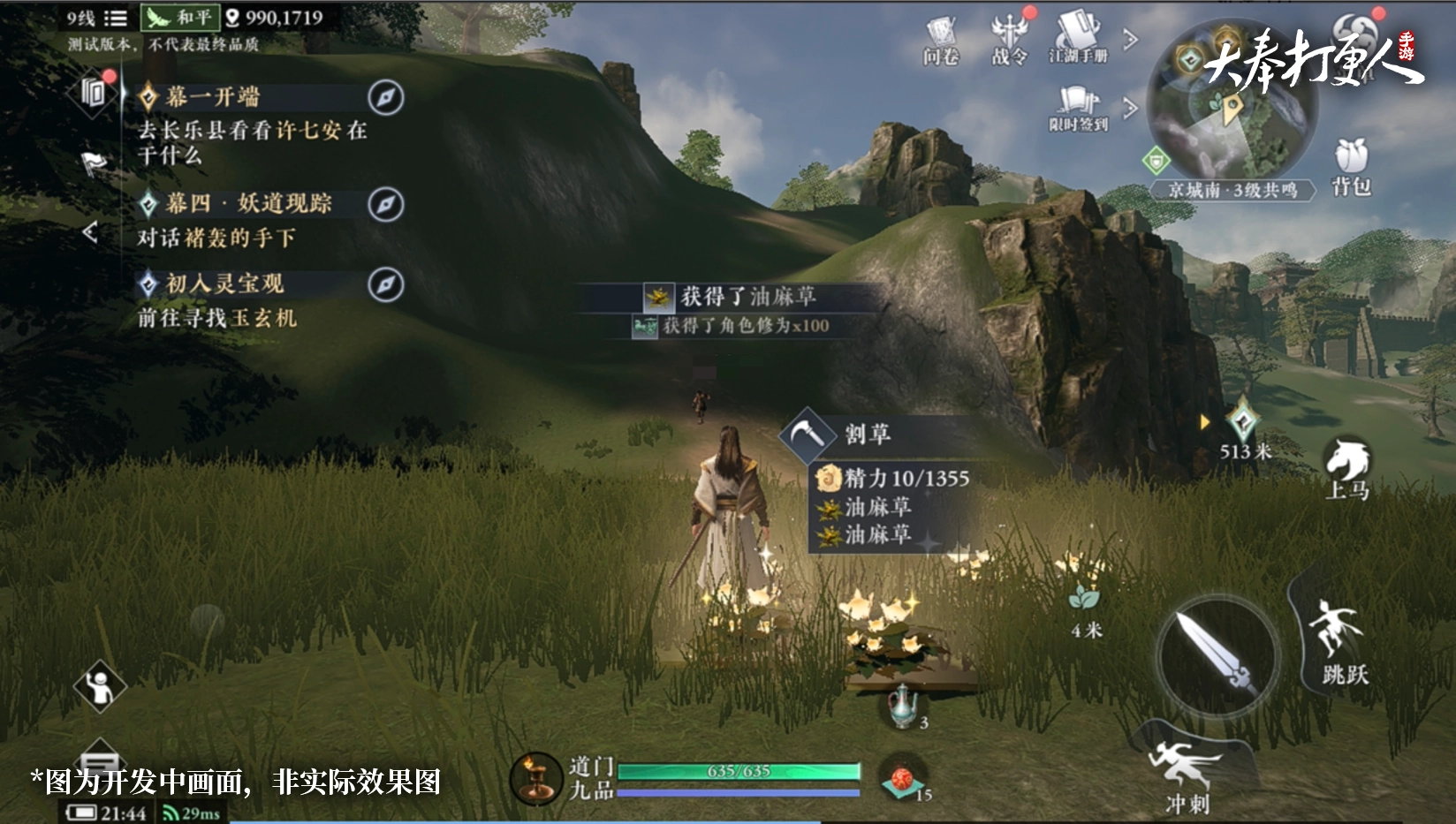The width and height of the screenshot is (1456, 824).
Task: Open the 江湖手册 handbook
Action: pos(1078,39)
